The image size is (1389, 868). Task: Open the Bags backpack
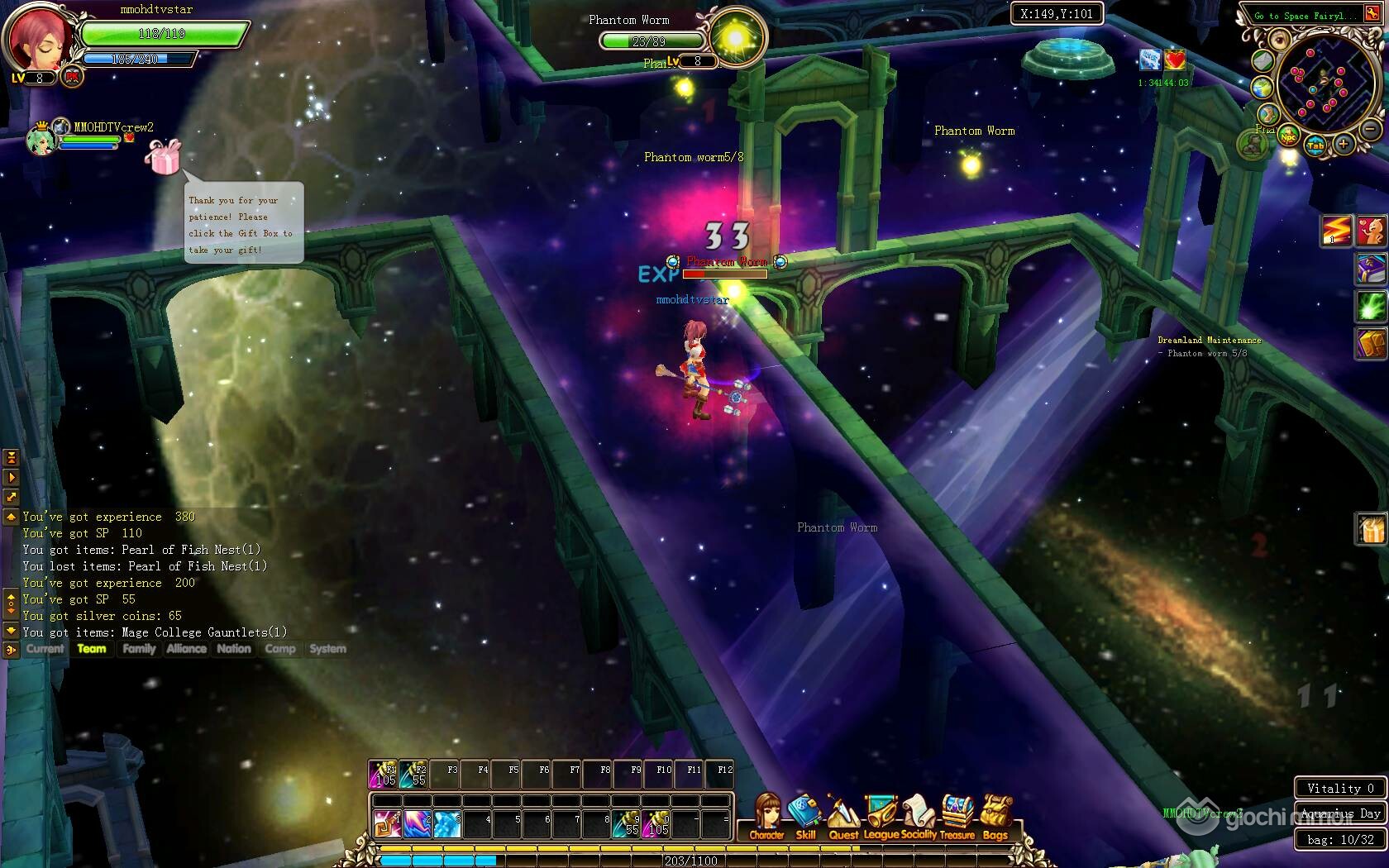point(995,816)
